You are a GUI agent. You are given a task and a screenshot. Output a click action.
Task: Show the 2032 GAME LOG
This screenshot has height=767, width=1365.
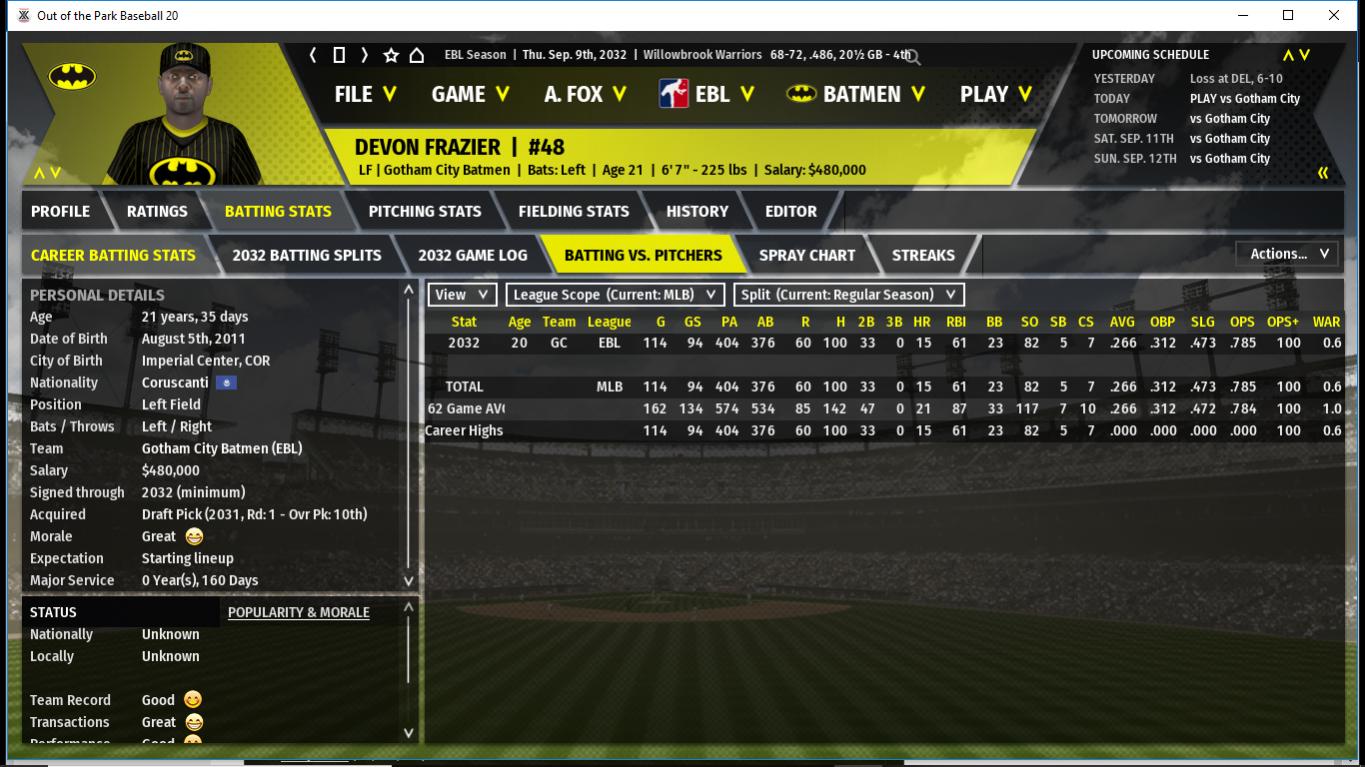[x=472, y=255]
